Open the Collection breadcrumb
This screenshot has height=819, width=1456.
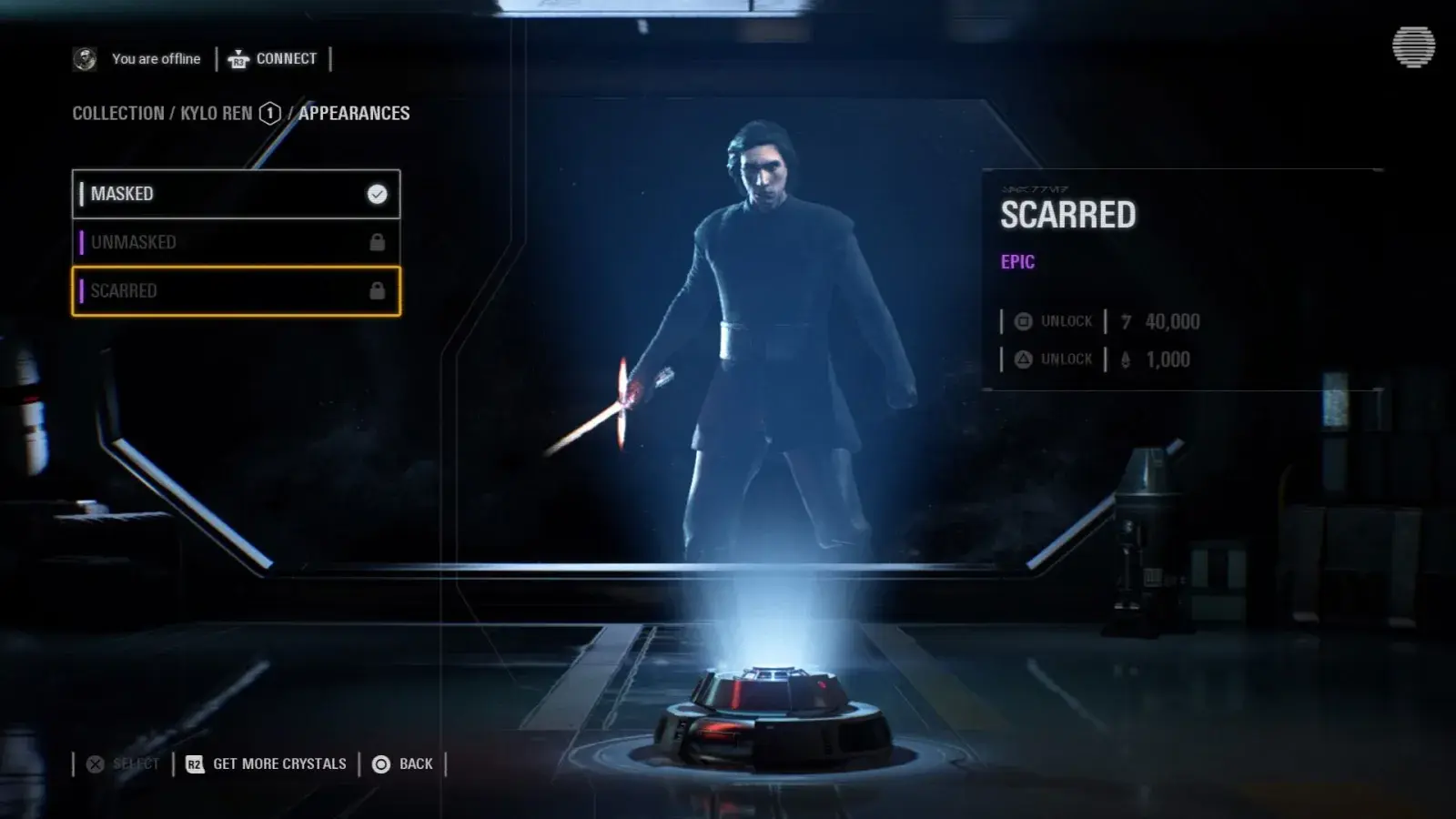click(118, 114)
